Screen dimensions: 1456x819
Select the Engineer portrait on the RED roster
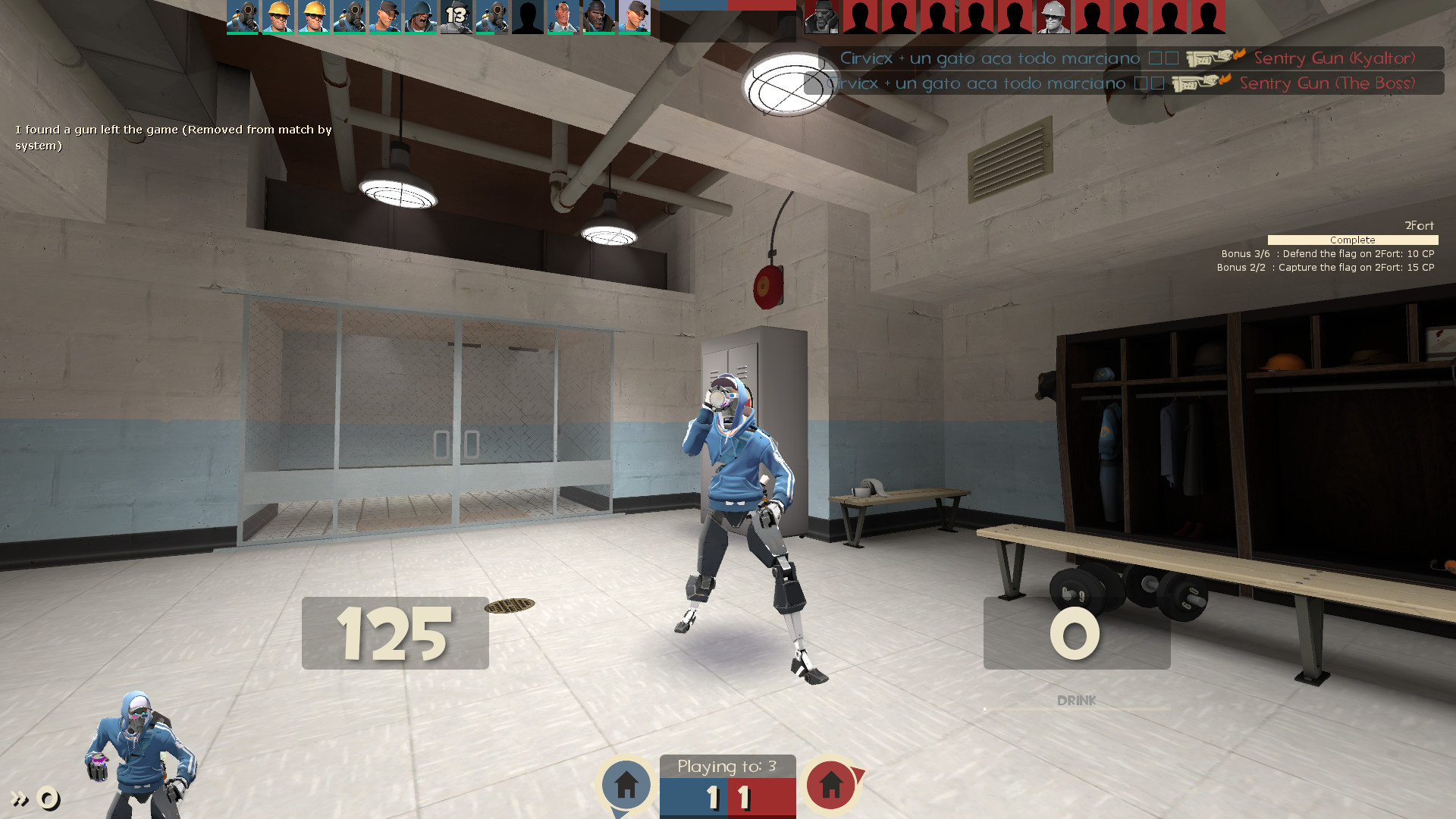1053,17
